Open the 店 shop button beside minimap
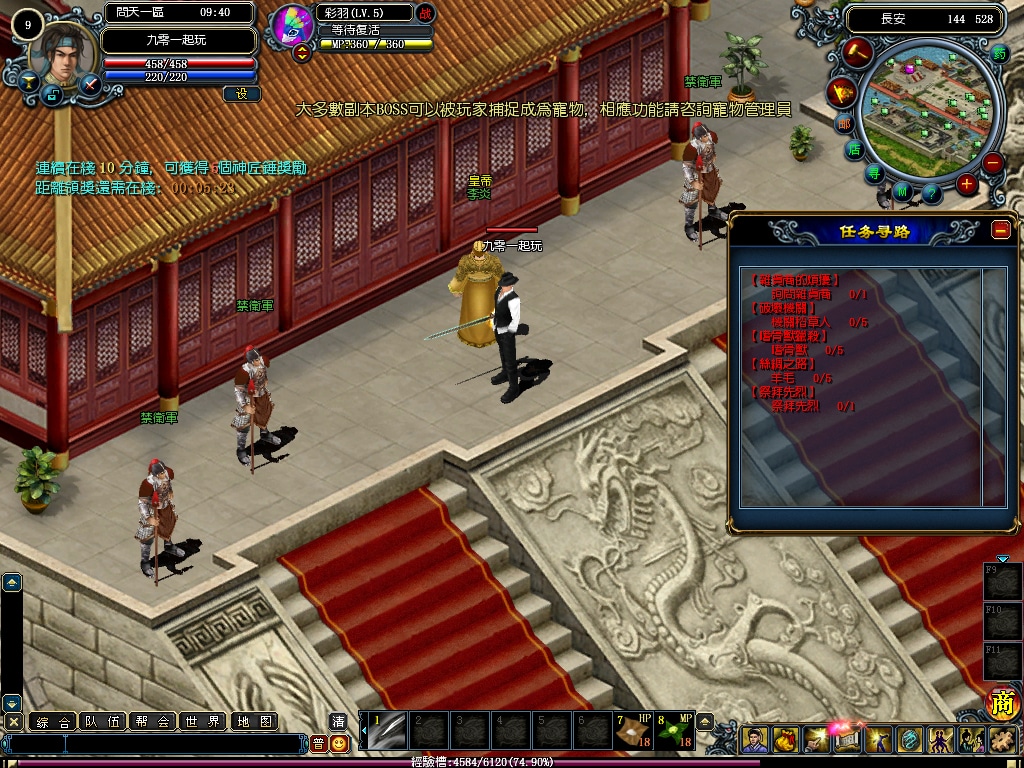 (853, 150)
